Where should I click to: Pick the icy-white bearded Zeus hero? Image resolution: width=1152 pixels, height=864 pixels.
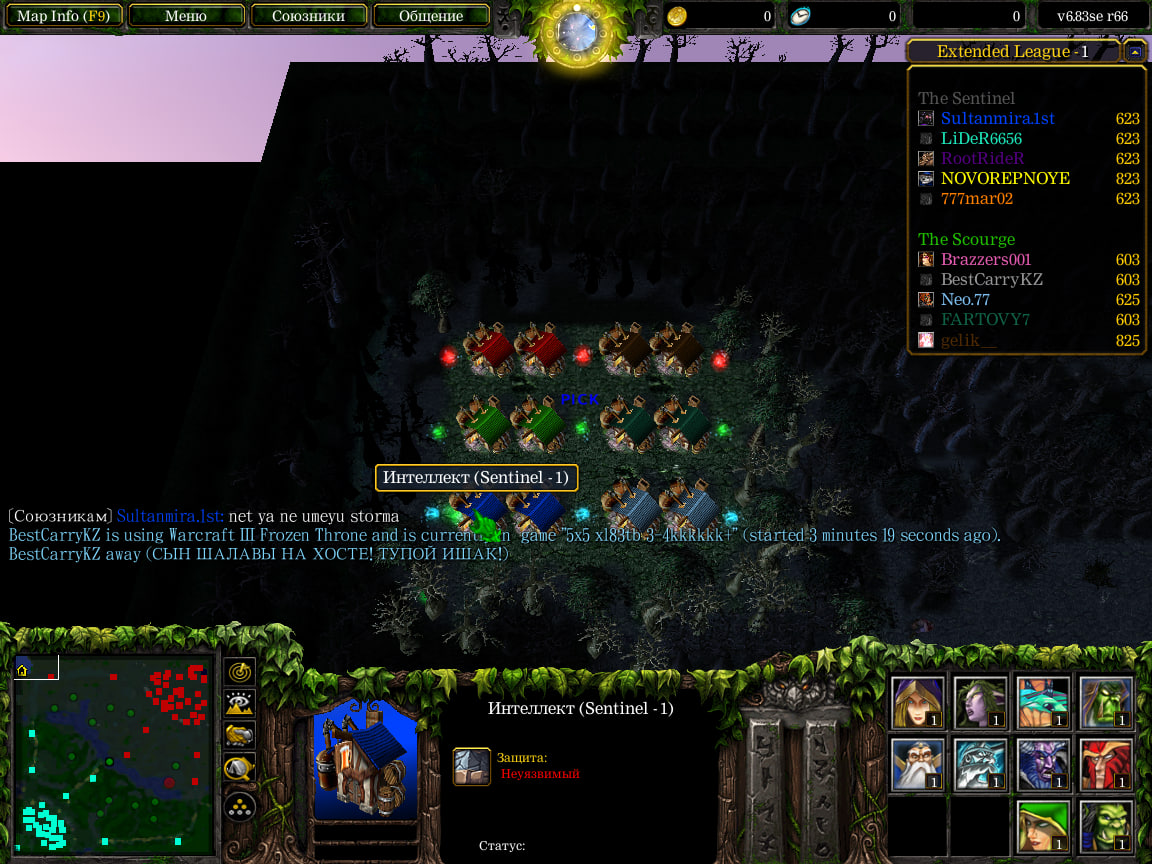(x=980, y=765)
